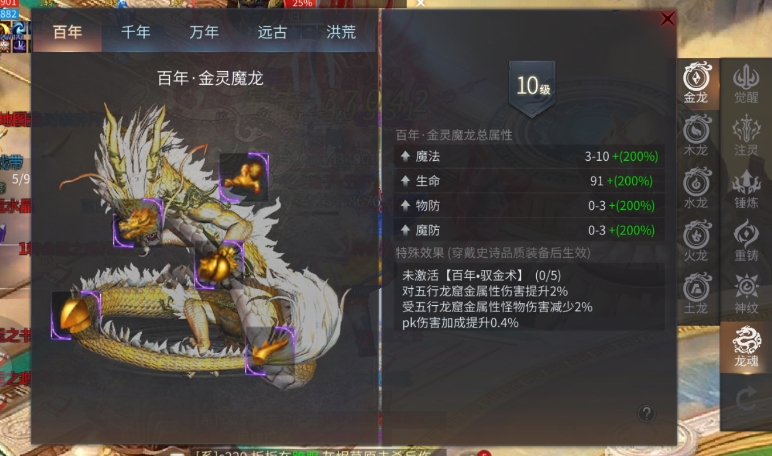
Task: Show the 神纹 rune section
Action: [x=746, y=293]
